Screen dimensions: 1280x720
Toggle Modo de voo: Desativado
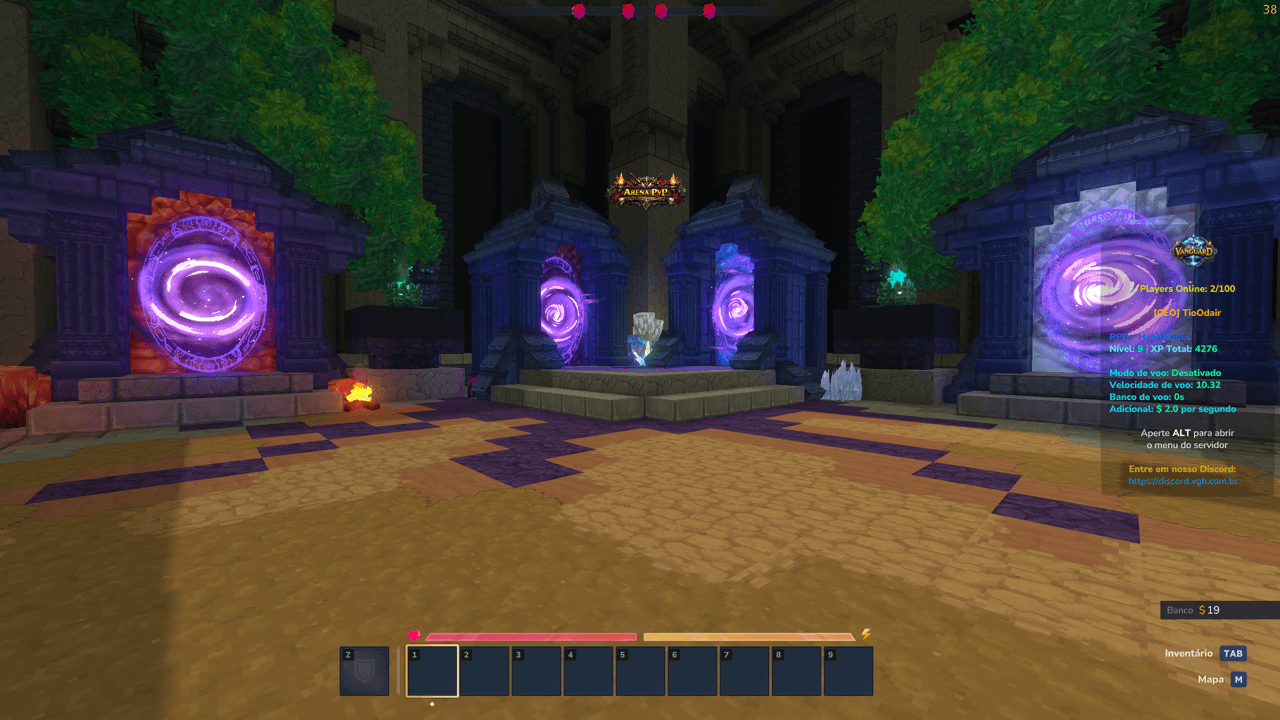(x=1166, y=372)
